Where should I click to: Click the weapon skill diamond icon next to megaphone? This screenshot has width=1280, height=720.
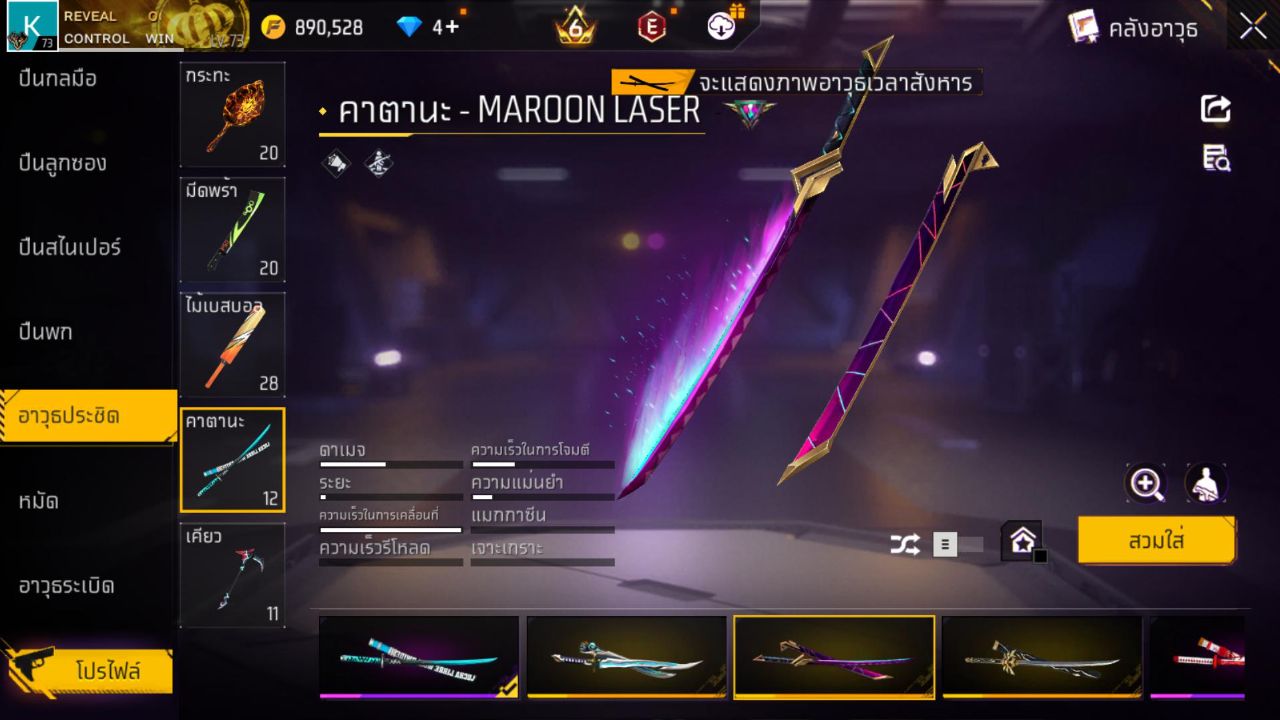380,162
